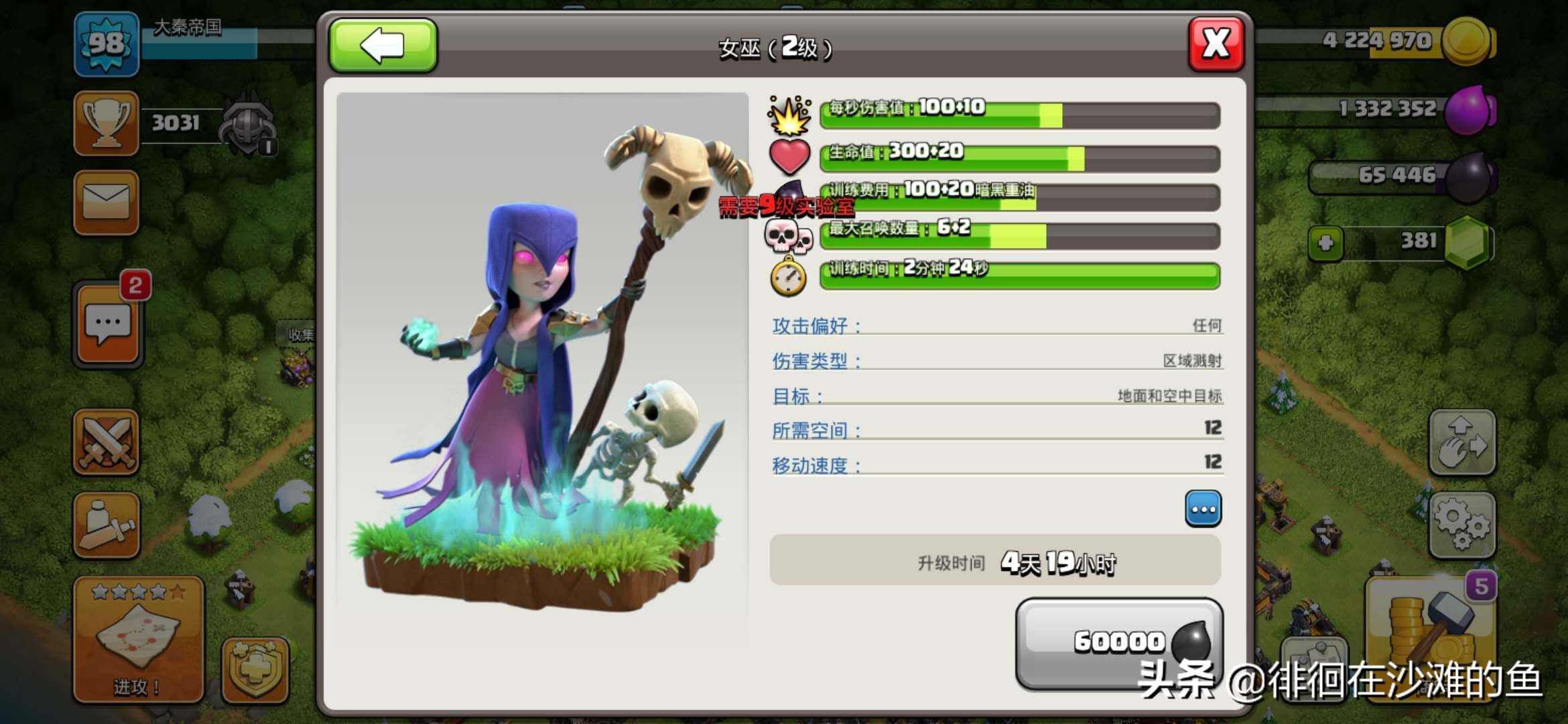Tap the level 98 experience badge
This screenshot has height=724, width=1568.
107,44
